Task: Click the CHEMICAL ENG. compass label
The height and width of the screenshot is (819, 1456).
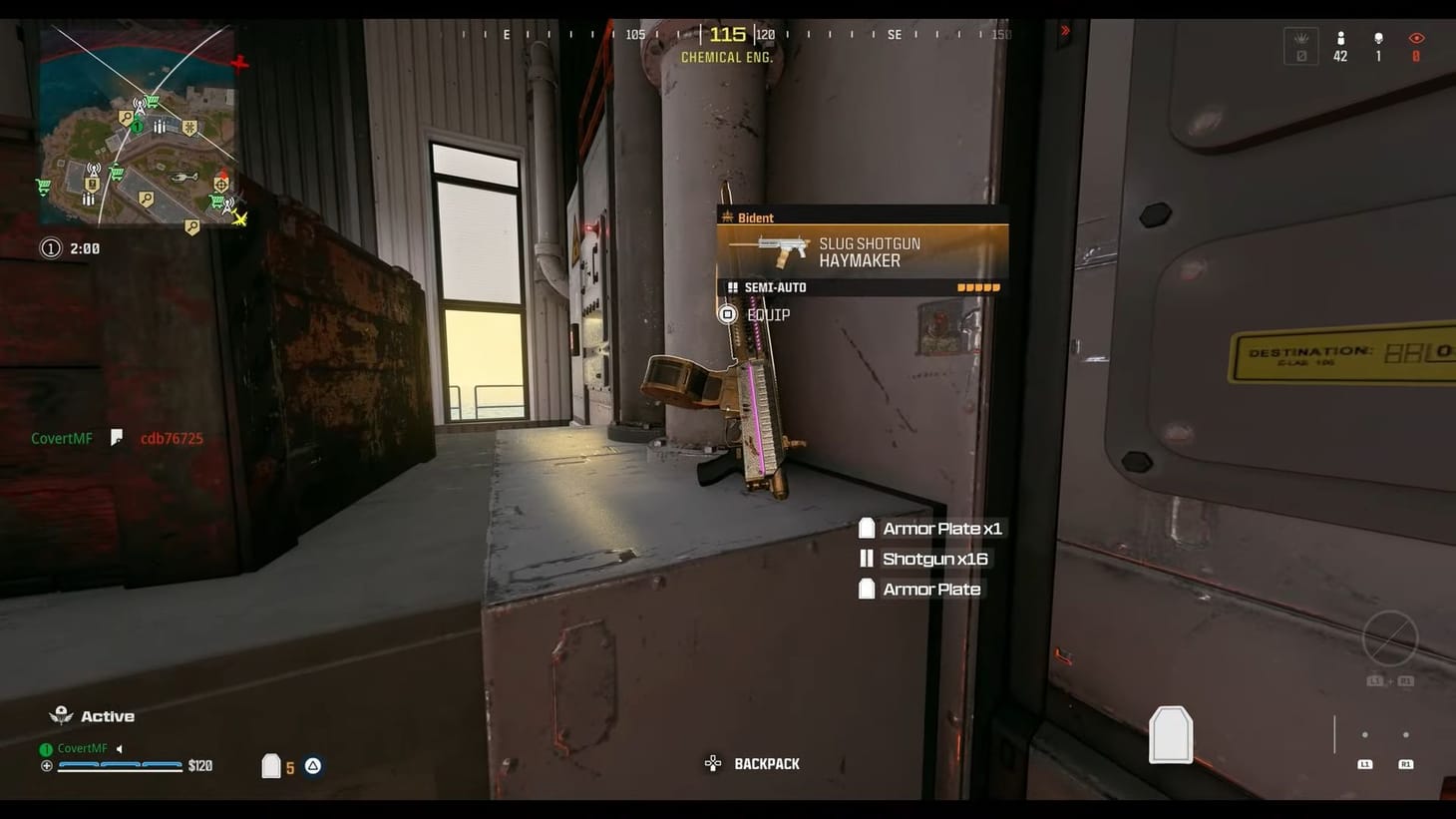Action: (x=726, y=57)
